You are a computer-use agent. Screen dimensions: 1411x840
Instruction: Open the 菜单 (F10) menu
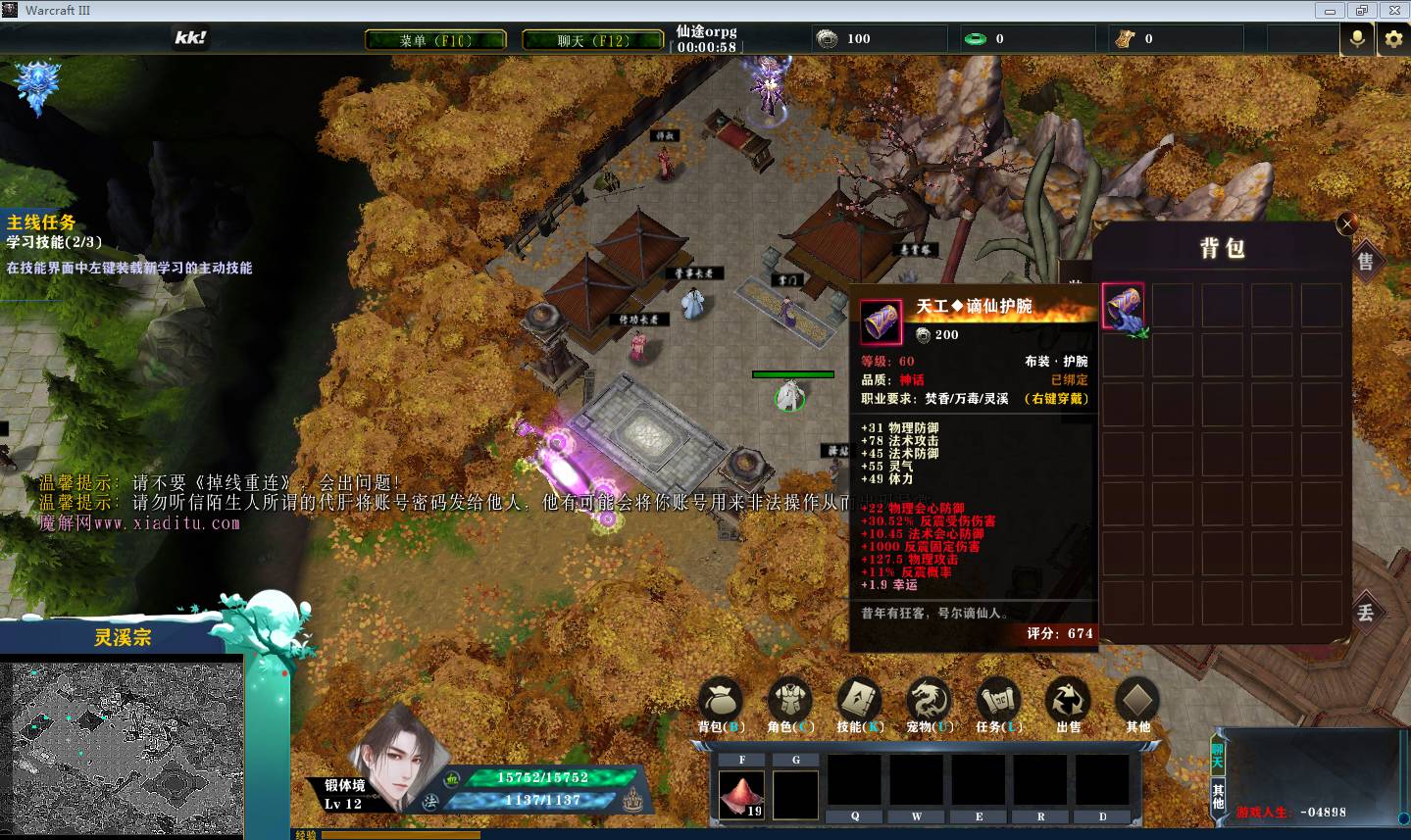[x=435, y=40]
